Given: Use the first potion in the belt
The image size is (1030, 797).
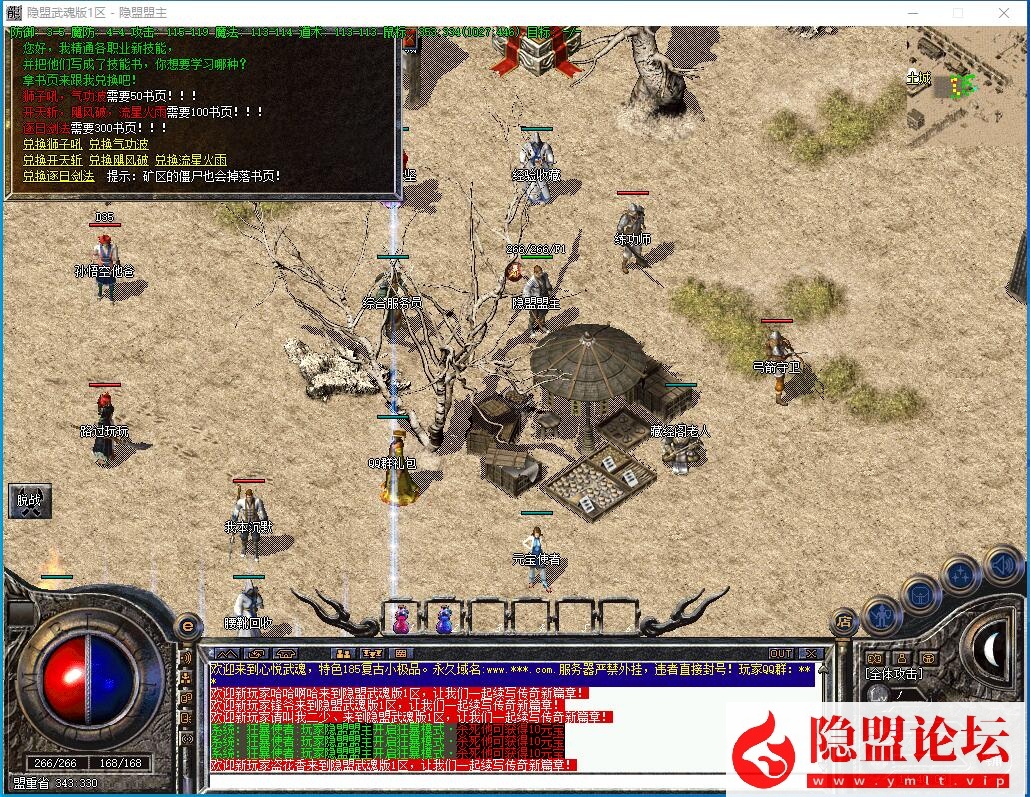Looking at the screenshot, I should click(400, 618).
